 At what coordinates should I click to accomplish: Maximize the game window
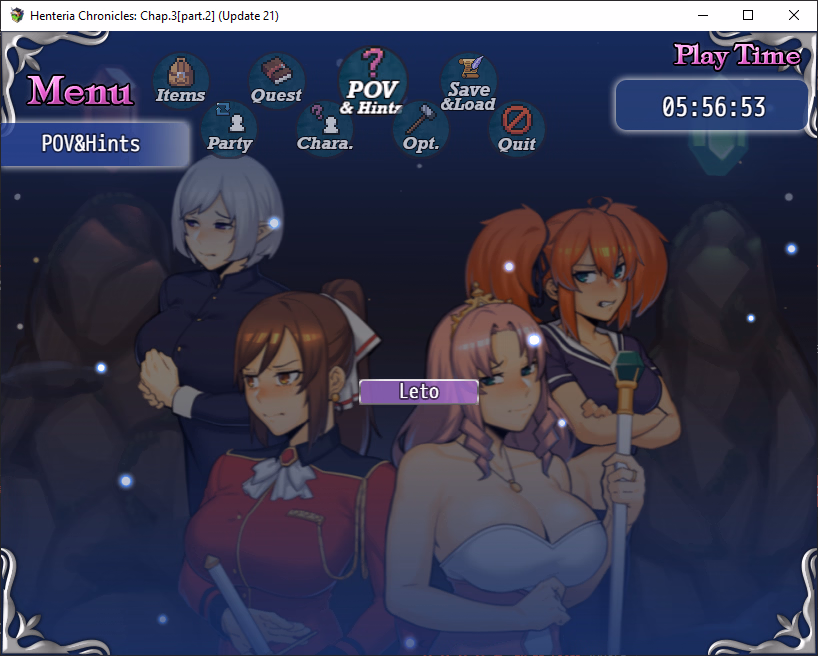(748, 15)
